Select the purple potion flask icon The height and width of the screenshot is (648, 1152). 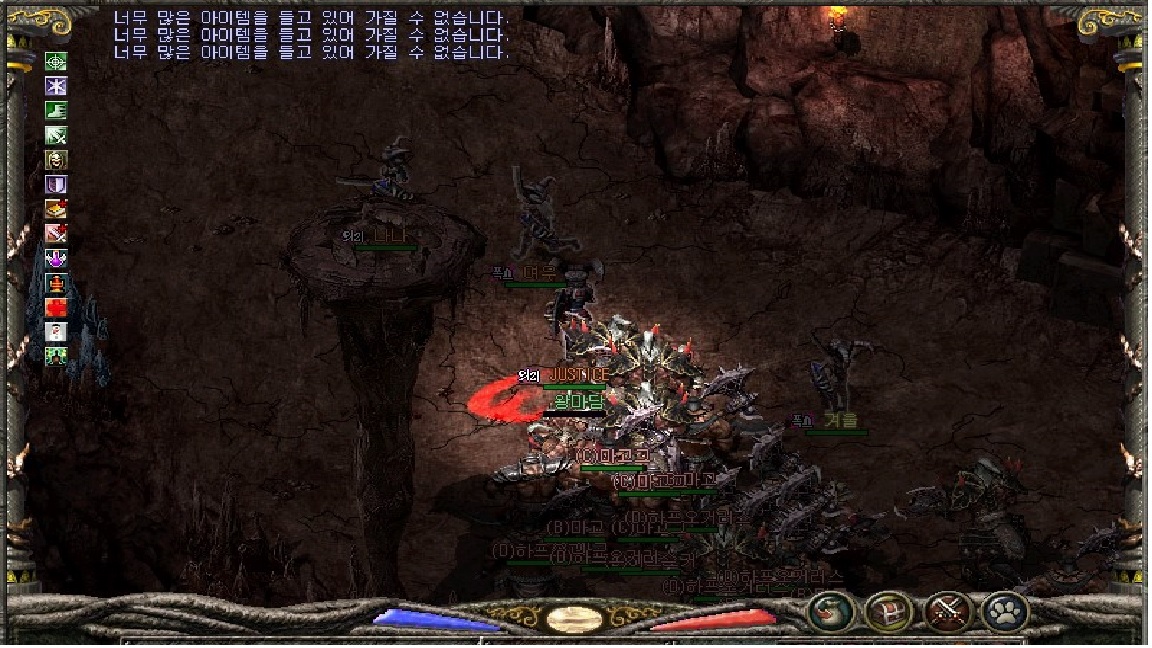click(56, 259)
